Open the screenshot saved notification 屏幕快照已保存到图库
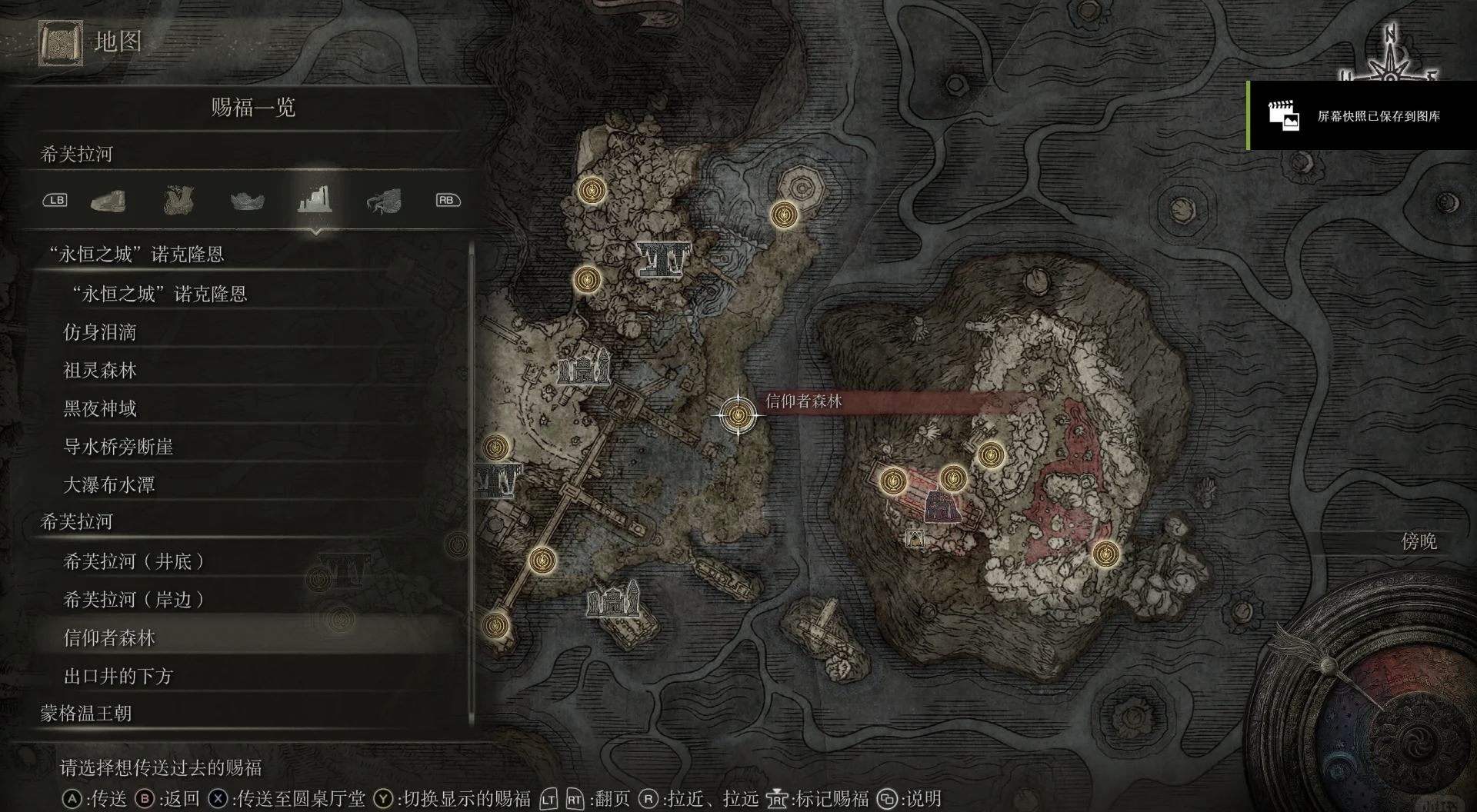Image resolution: width=1477 pixels, height=812 pixels. [x=1362, y=116]
